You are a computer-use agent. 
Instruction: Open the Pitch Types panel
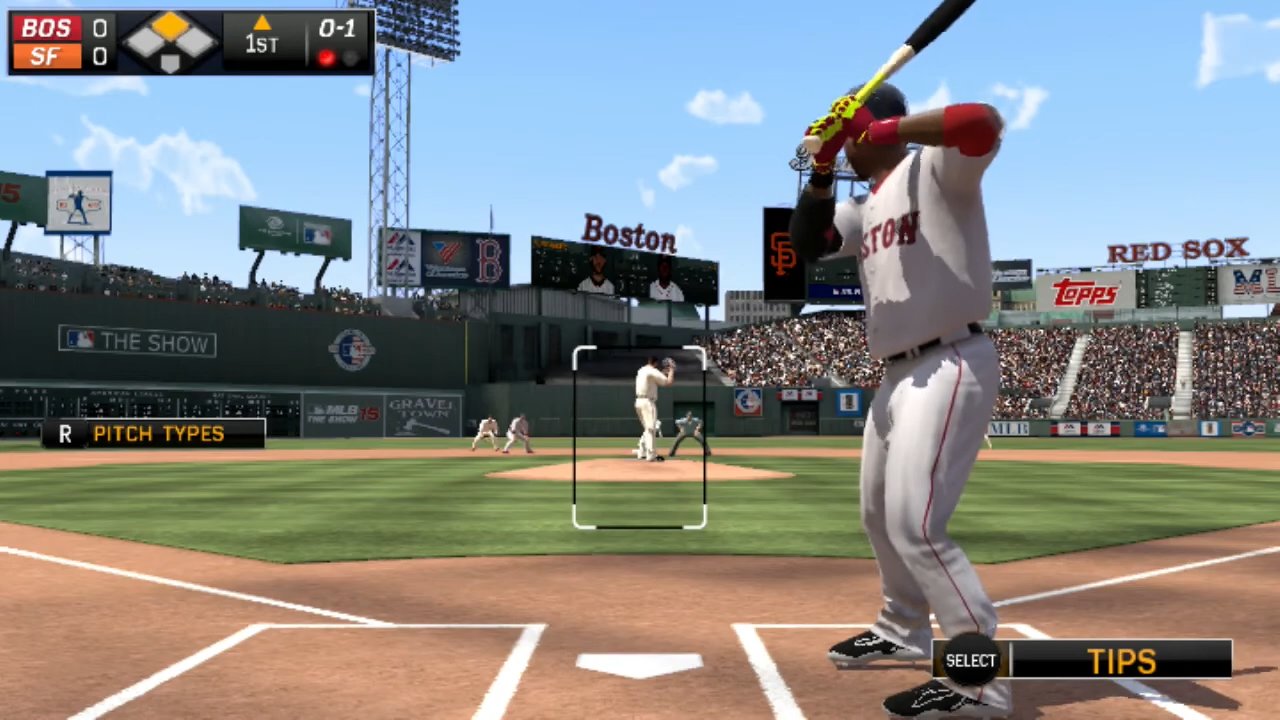155,434
